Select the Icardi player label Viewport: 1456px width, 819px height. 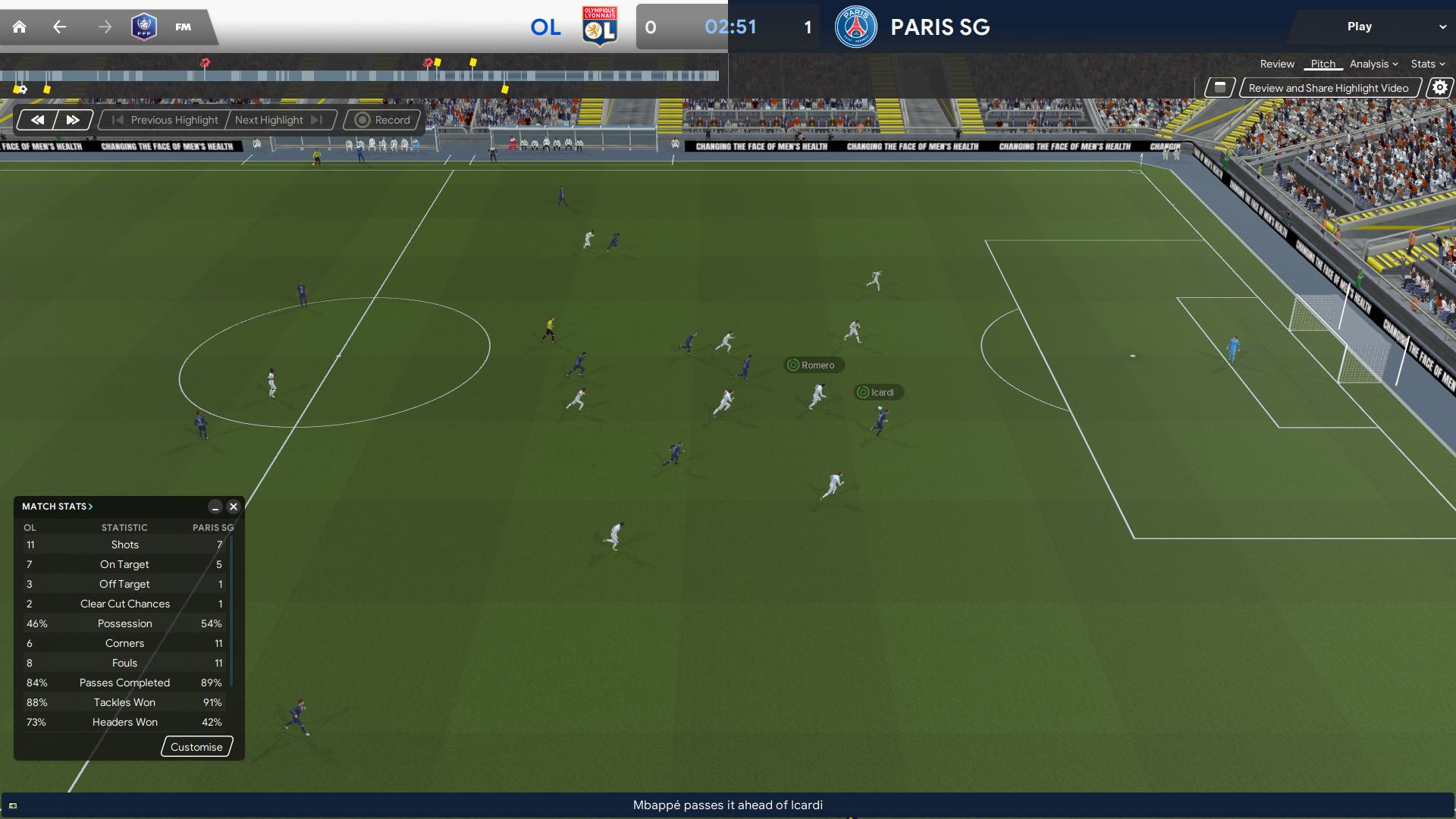(879, 392)
